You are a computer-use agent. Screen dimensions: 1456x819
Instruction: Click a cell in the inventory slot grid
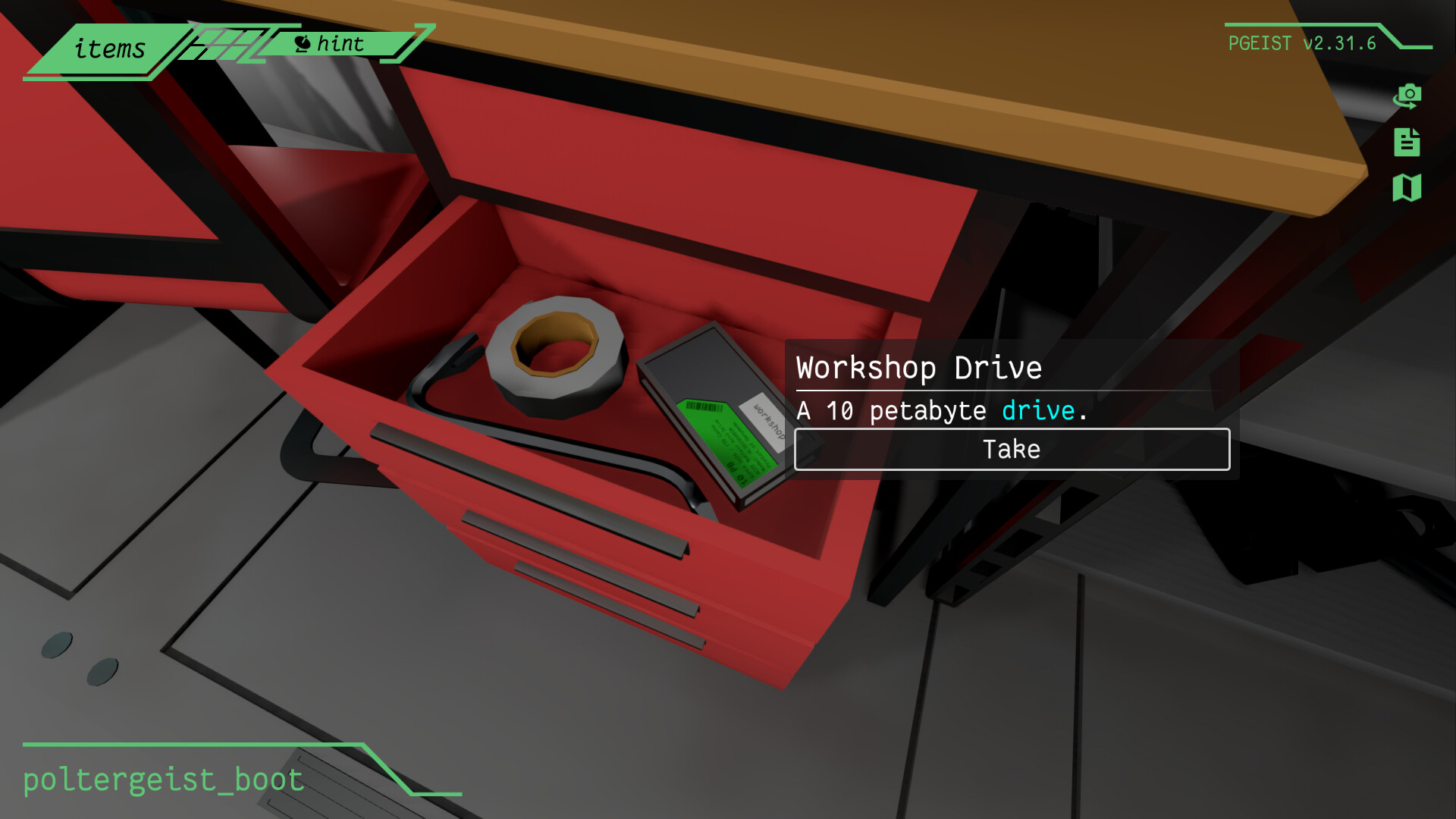[x=227, y=44]
